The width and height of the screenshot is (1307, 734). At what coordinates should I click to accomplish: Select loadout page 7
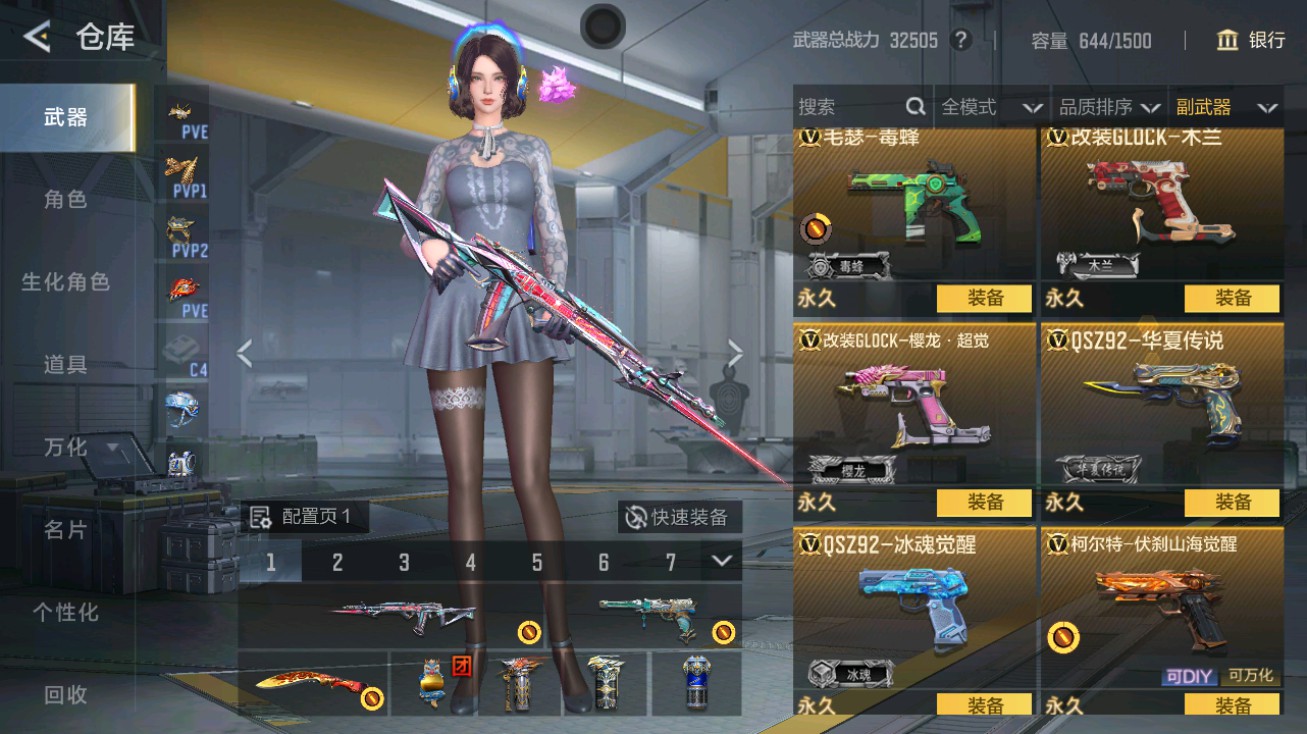(671, 562)
